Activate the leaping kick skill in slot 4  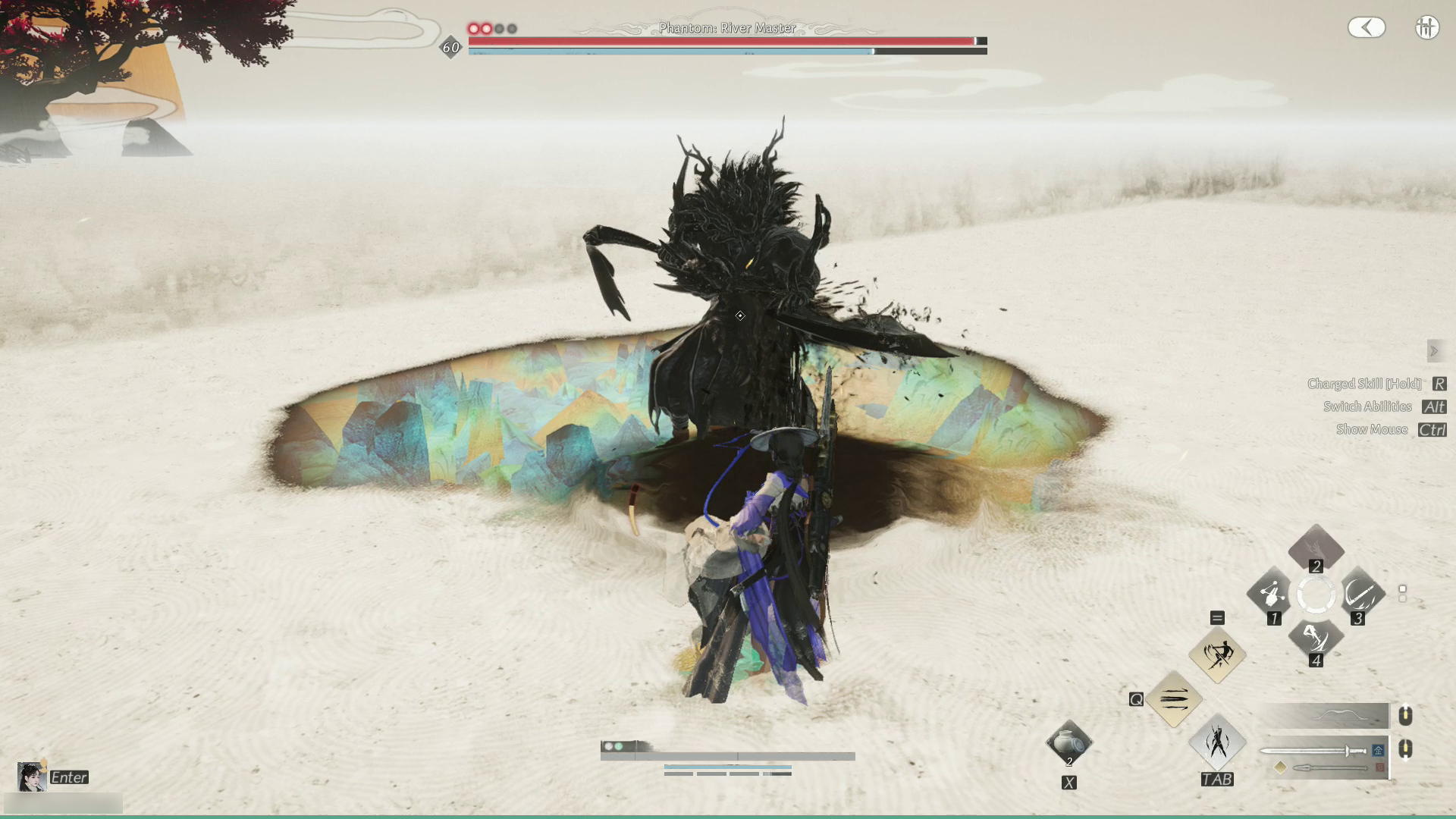pos(1316,639)
